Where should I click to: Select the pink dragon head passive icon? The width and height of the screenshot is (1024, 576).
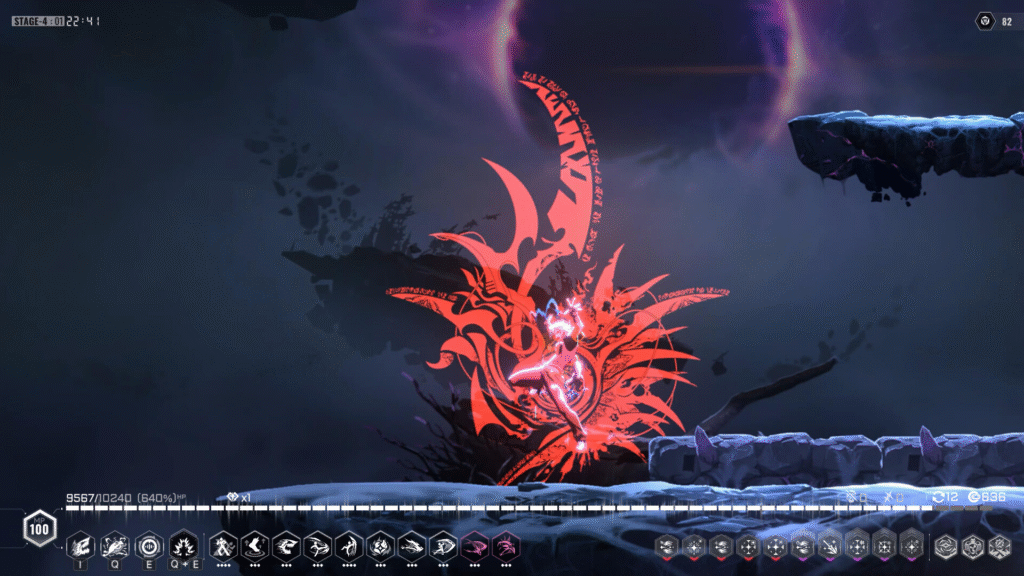pyautogui.click(x=507, y=546)
